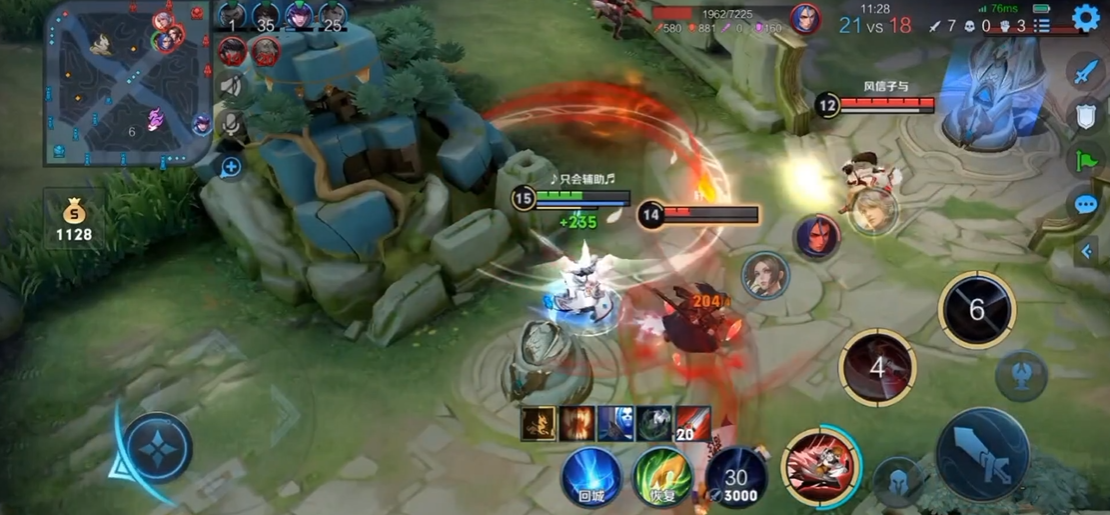Open the shop via the gold bag
The image size is (1110, 515).
(74, 220)
